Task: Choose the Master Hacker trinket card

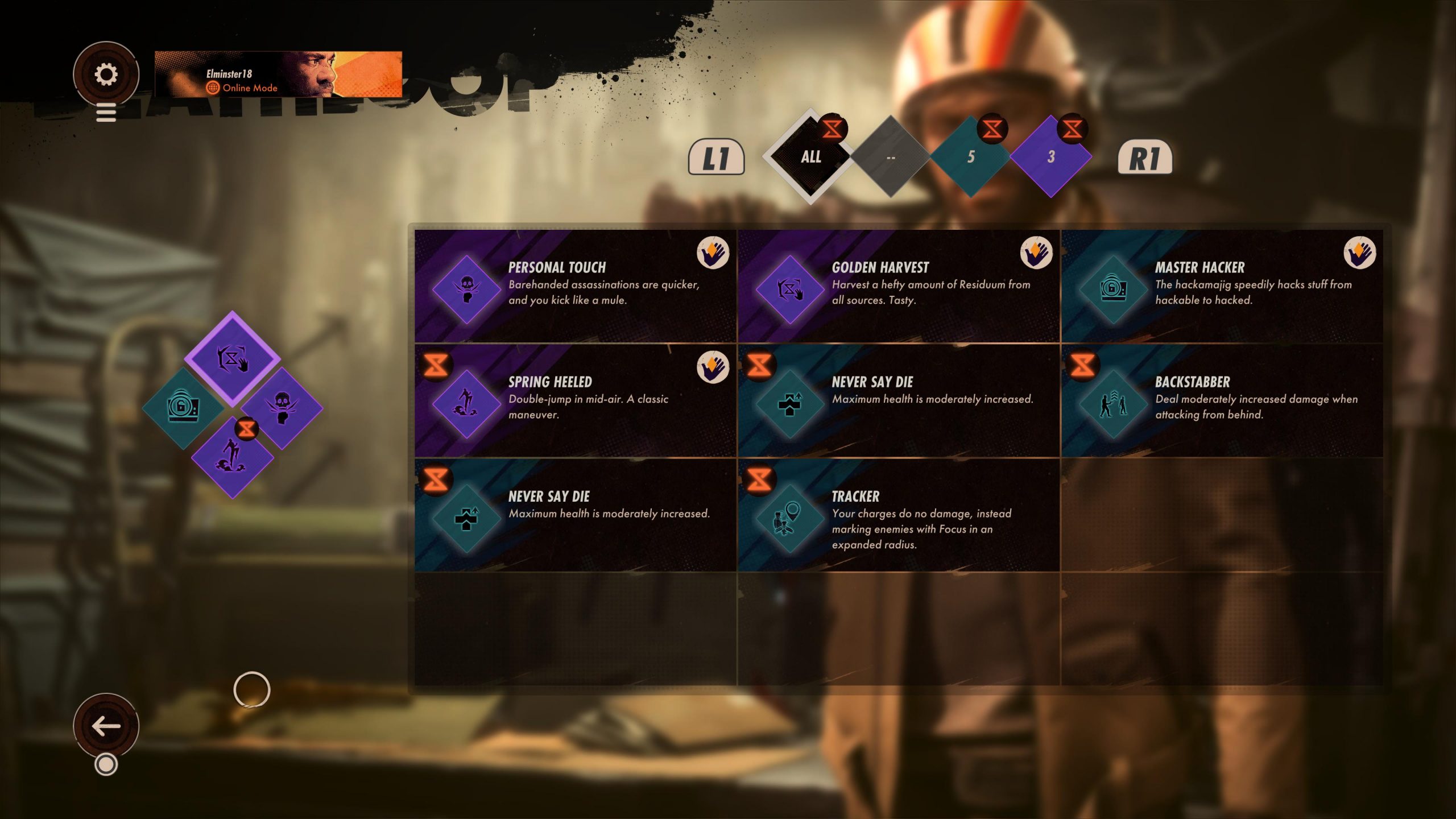Action: click(x=1222, y=286)
